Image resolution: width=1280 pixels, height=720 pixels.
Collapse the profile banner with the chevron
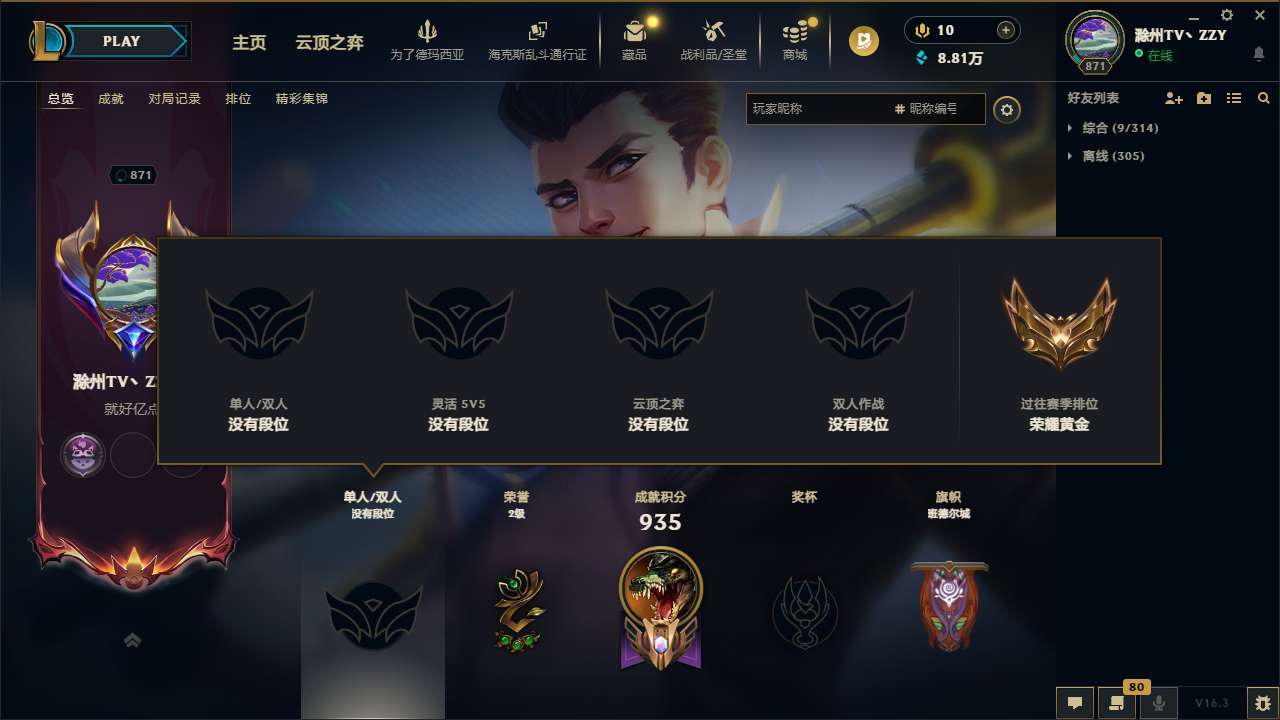click(x=133, y=640)
